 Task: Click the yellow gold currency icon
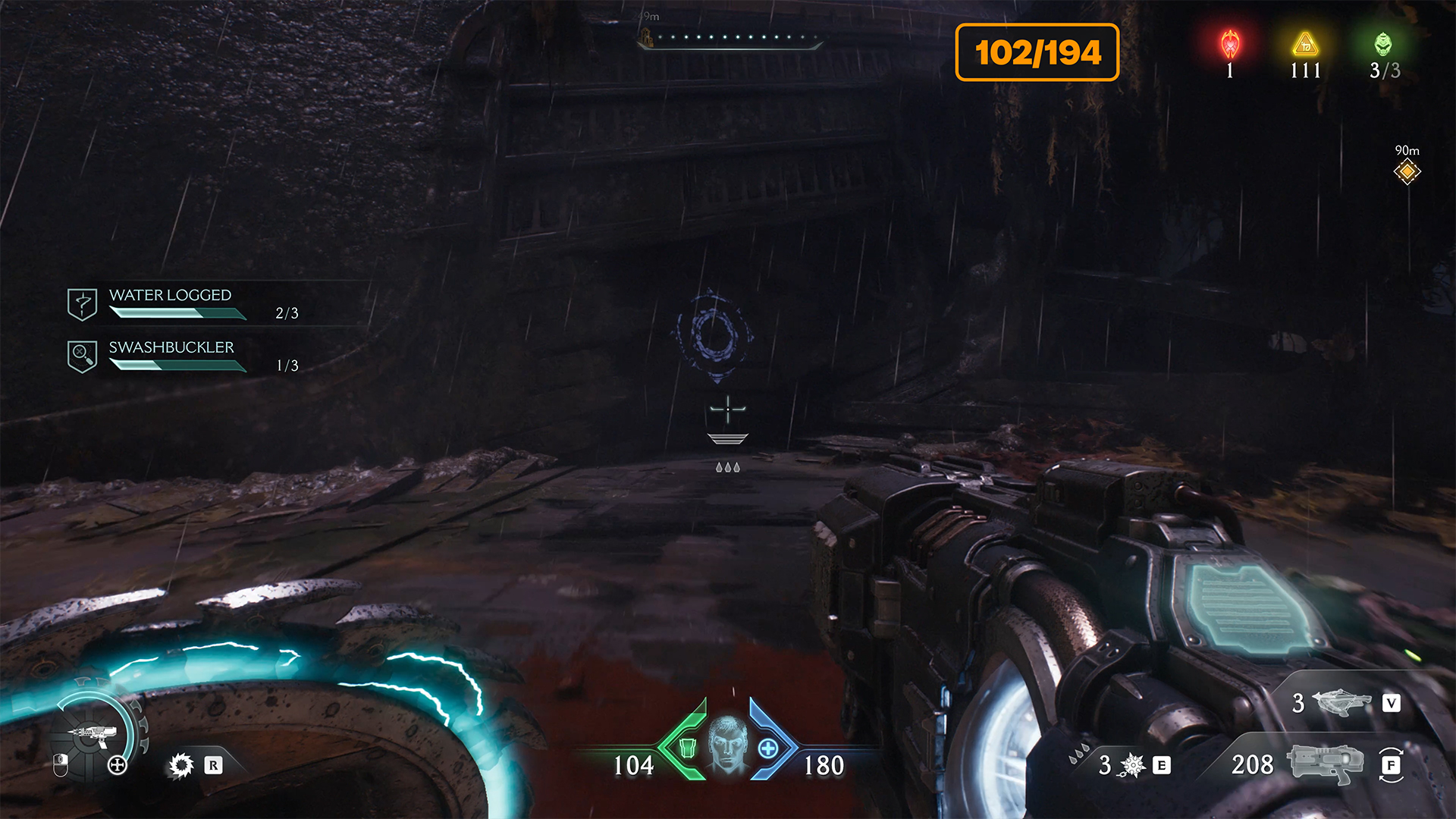click(1305, 45)
